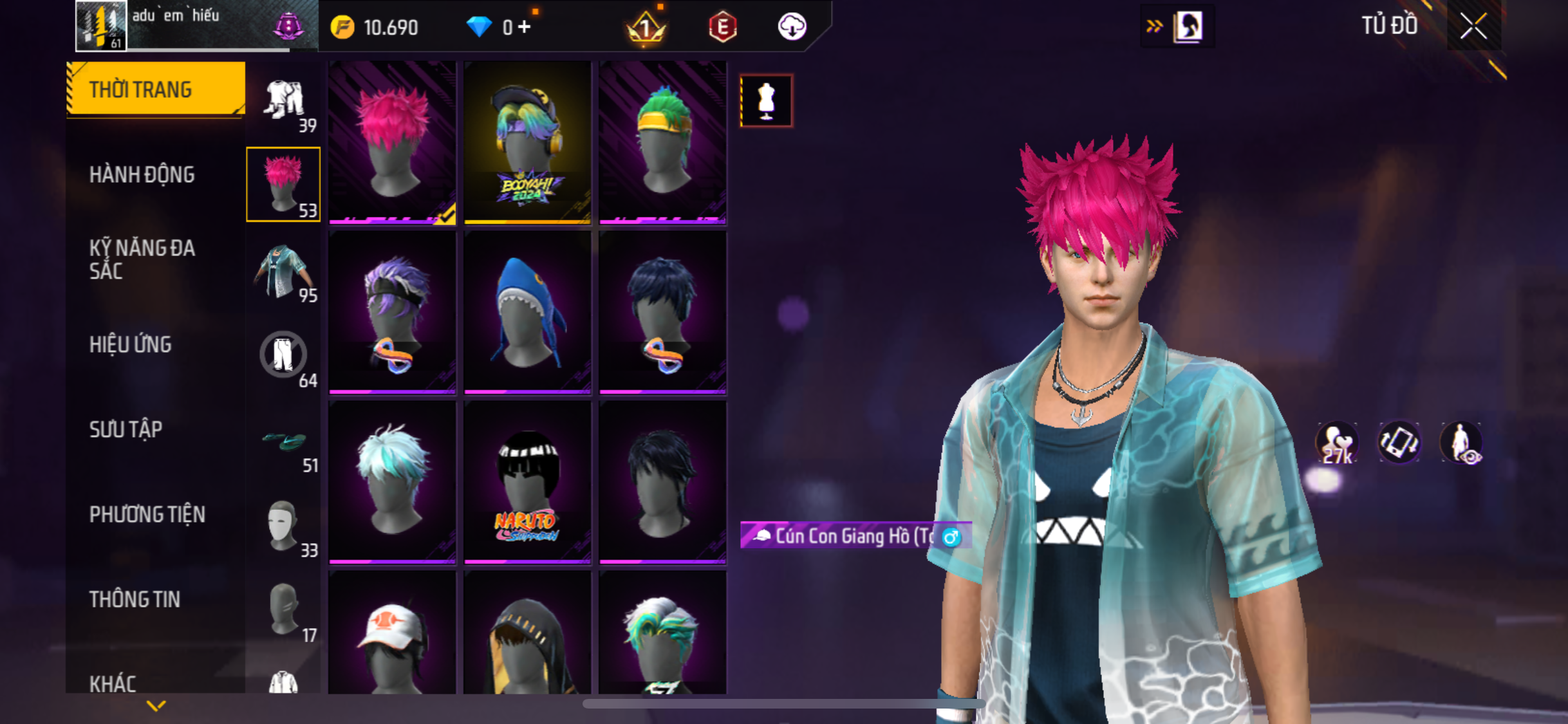Add diamonds with the plus button
The image size is (1568, 724).
(525, 27)
